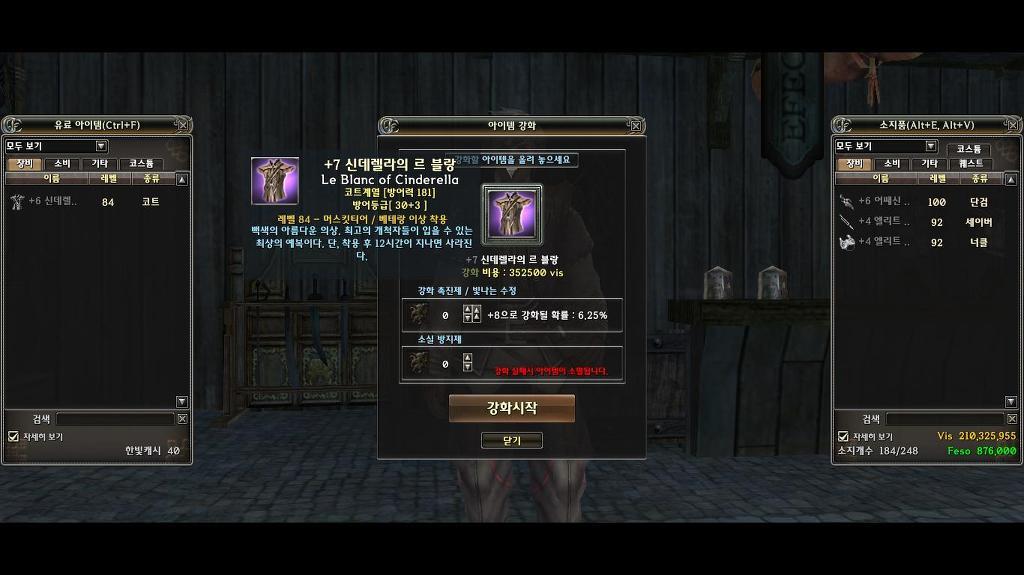Close the 아이템 강화 window
Viewport: 1024px width, 575px height.
pyautogui.click(x=635, y=126)
